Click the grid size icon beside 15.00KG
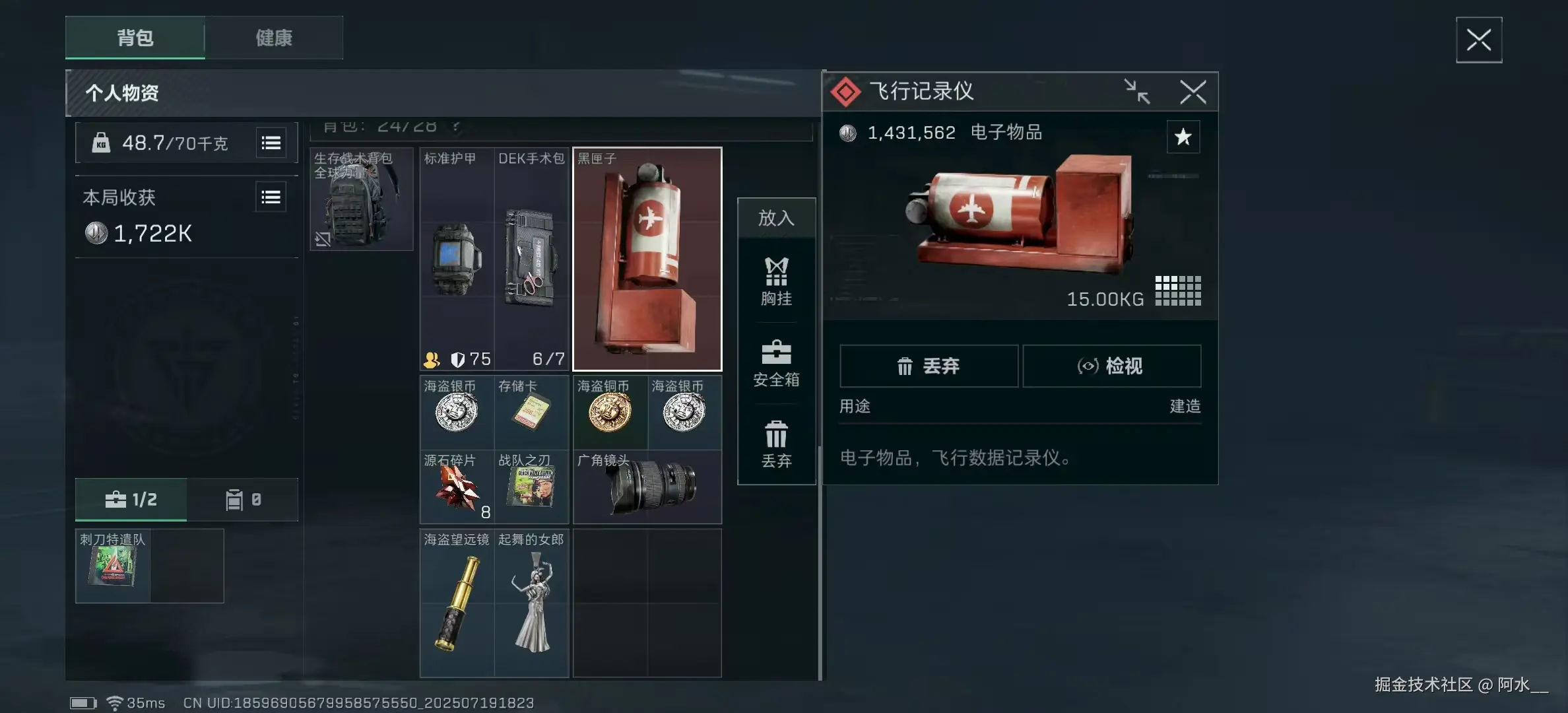 (x=1178, y=289)
